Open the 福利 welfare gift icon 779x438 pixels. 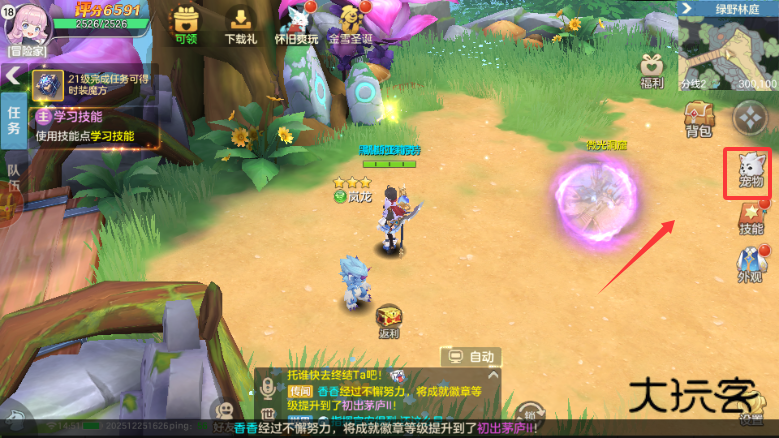point(655,70)
